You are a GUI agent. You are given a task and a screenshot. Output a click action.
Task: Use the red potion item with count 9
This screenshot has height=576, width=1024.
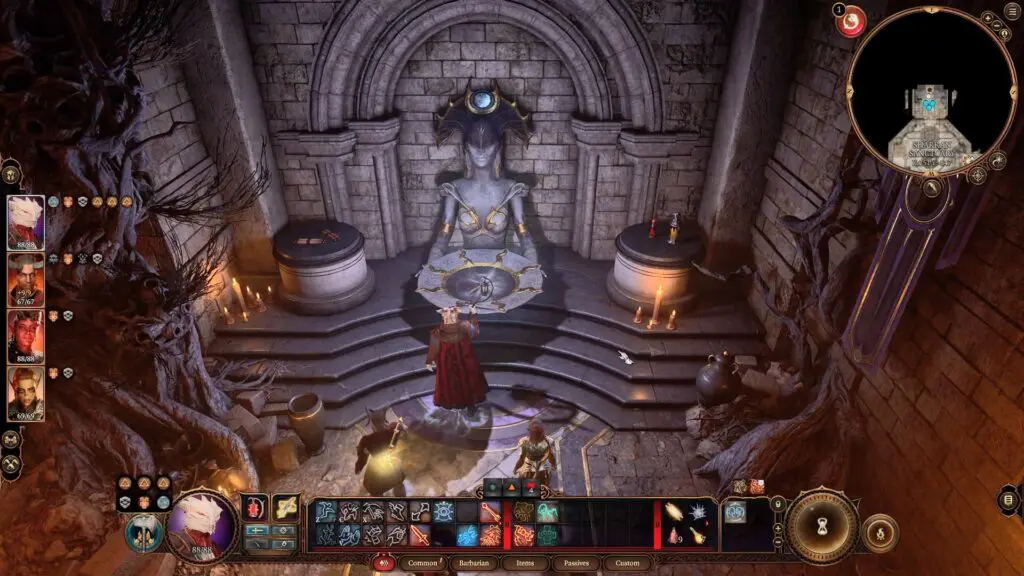coord(673,538)
